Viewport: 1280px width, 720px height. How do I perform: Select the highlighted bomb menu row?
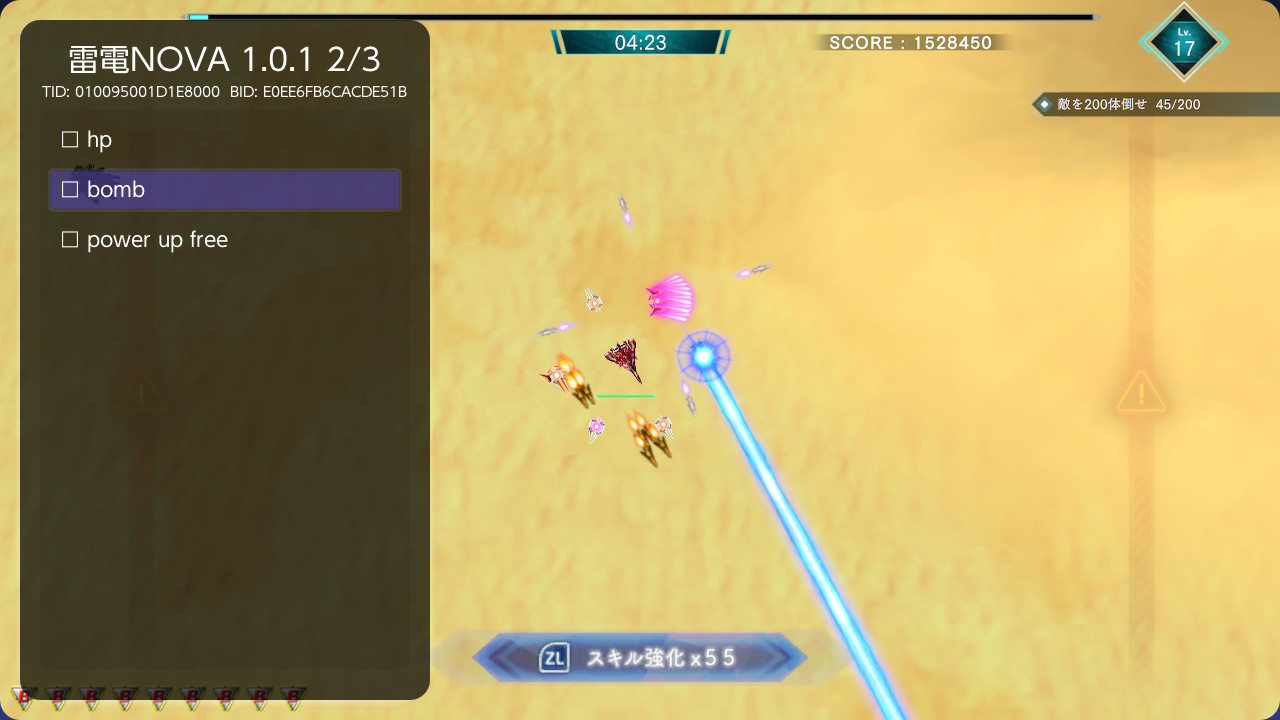(224, 190)
